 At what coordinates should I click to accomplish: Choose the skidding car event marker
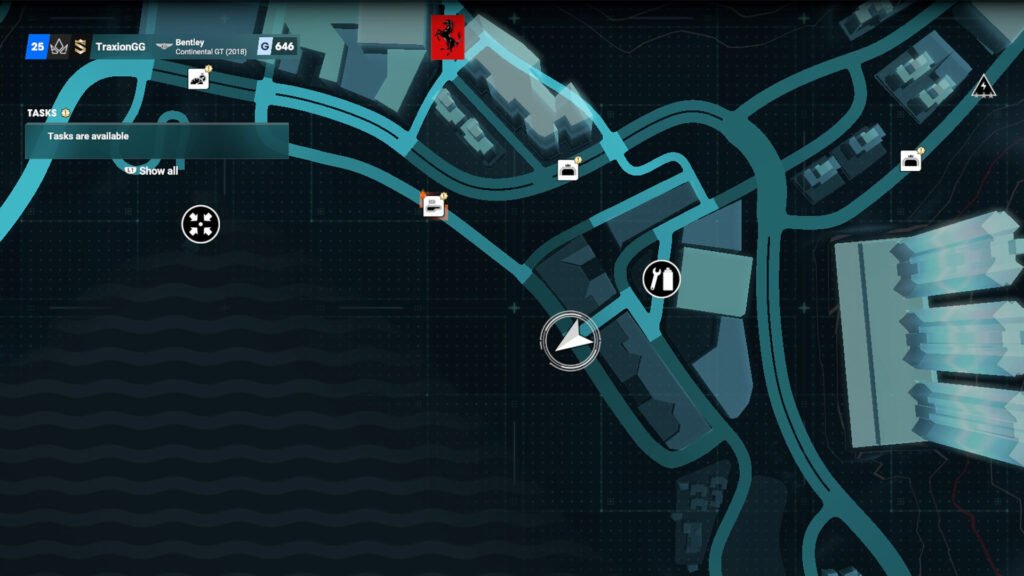(198, 79)
